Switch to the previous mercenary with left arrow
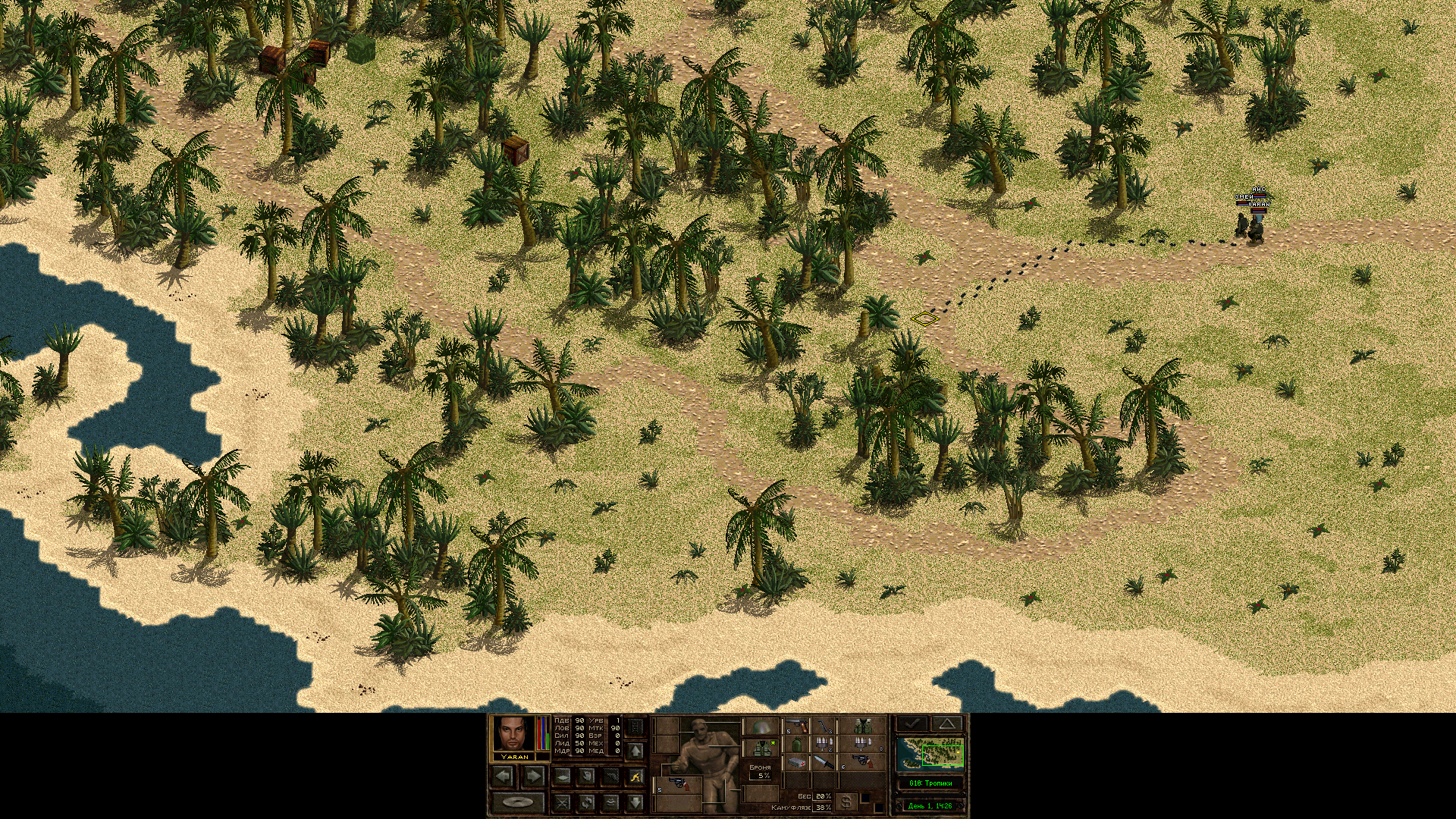Screen dimensions: 1456x819 503,776
